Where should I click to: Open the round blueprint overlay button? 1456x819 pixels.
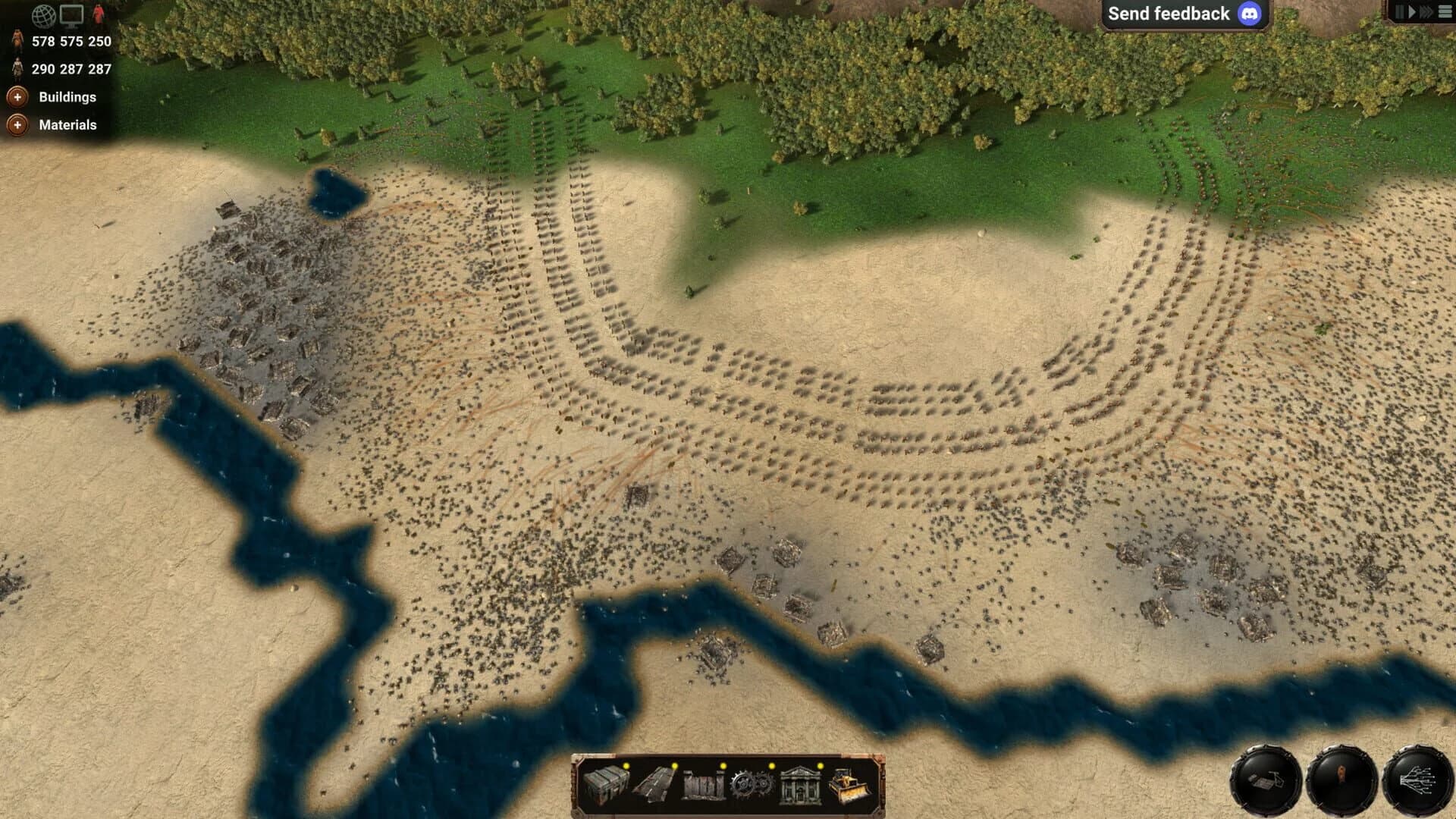pos(1266,780)
